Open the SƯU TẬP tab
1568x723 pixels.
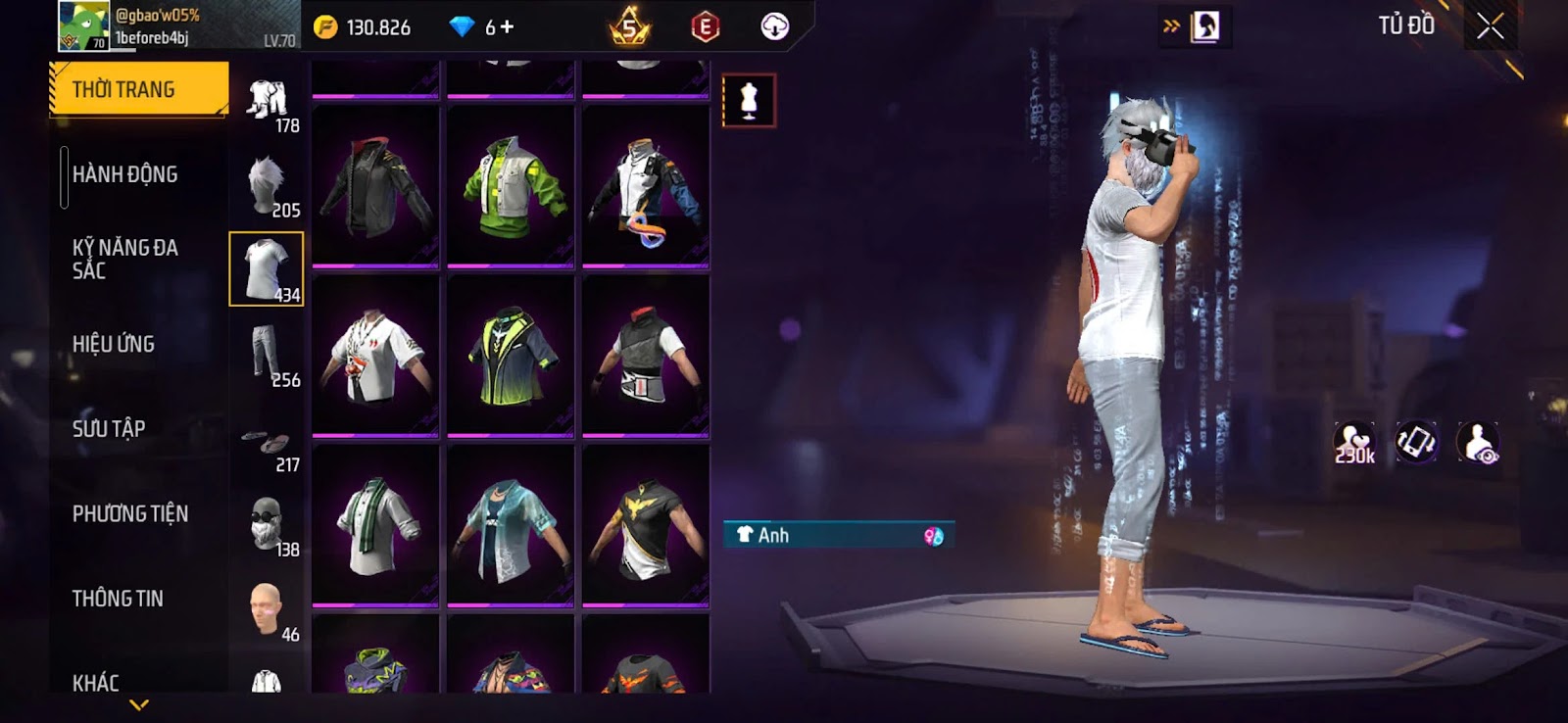tap(109, 429)
